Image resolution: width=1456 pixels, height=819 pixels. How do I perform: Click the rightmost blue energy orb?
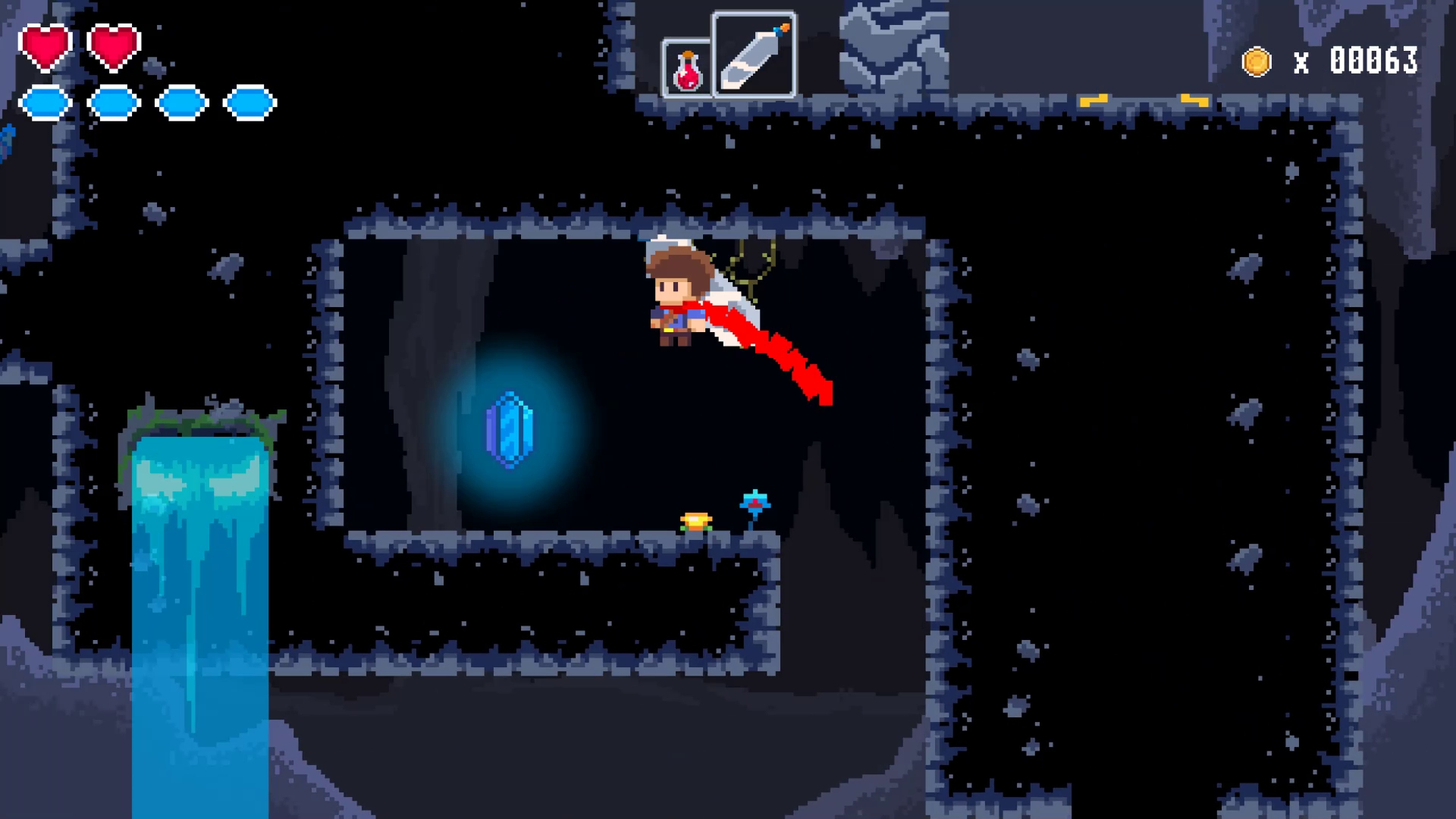point(250,102)
